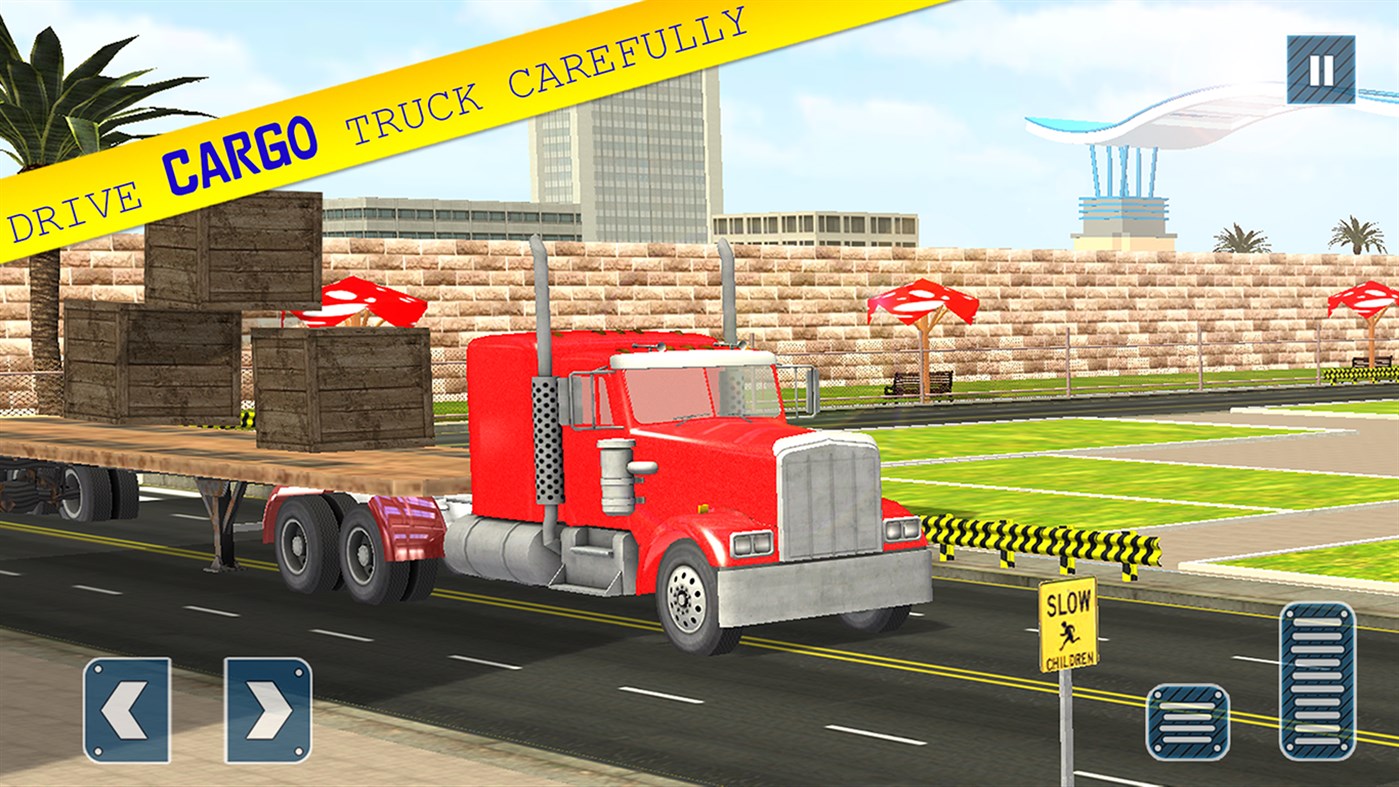This screenshot has width=1399, height=787.
Task: Click a wooden crate on the trailer
Action: (340, 390)
